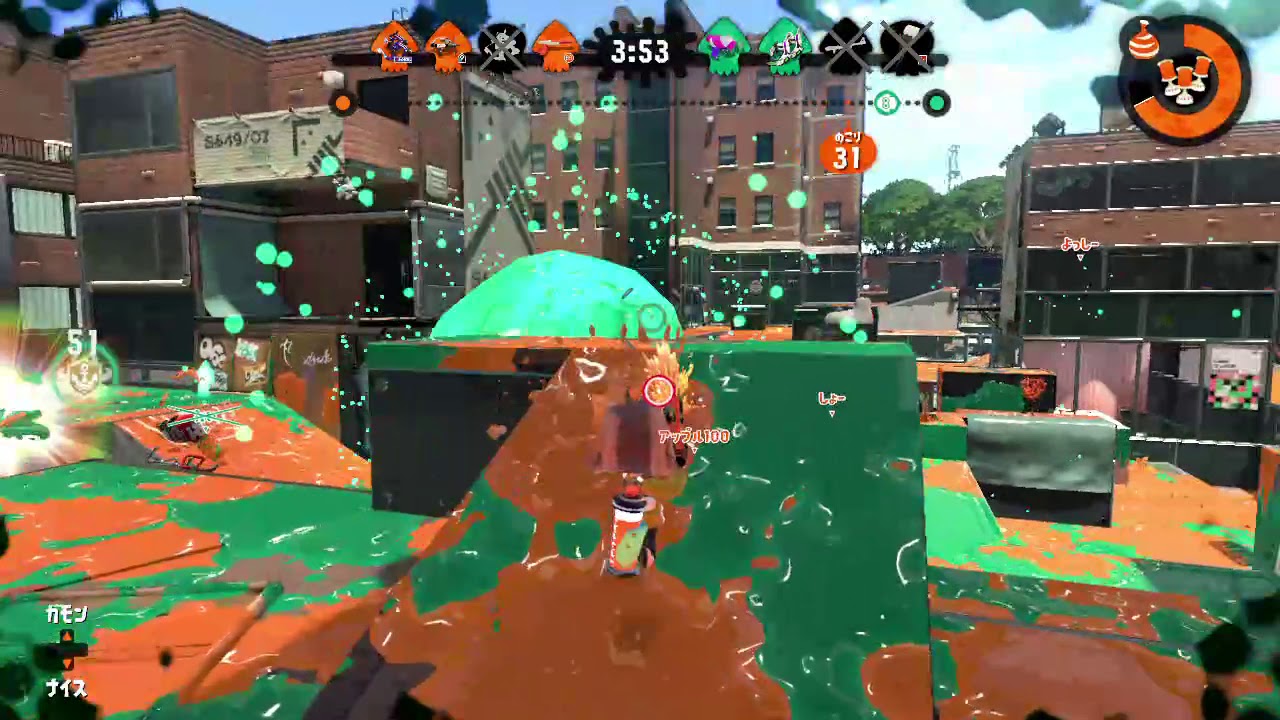Expand the number 8 bubble on the objective bar
Viewport: 1280px width, 720px height.
point(886,103)
